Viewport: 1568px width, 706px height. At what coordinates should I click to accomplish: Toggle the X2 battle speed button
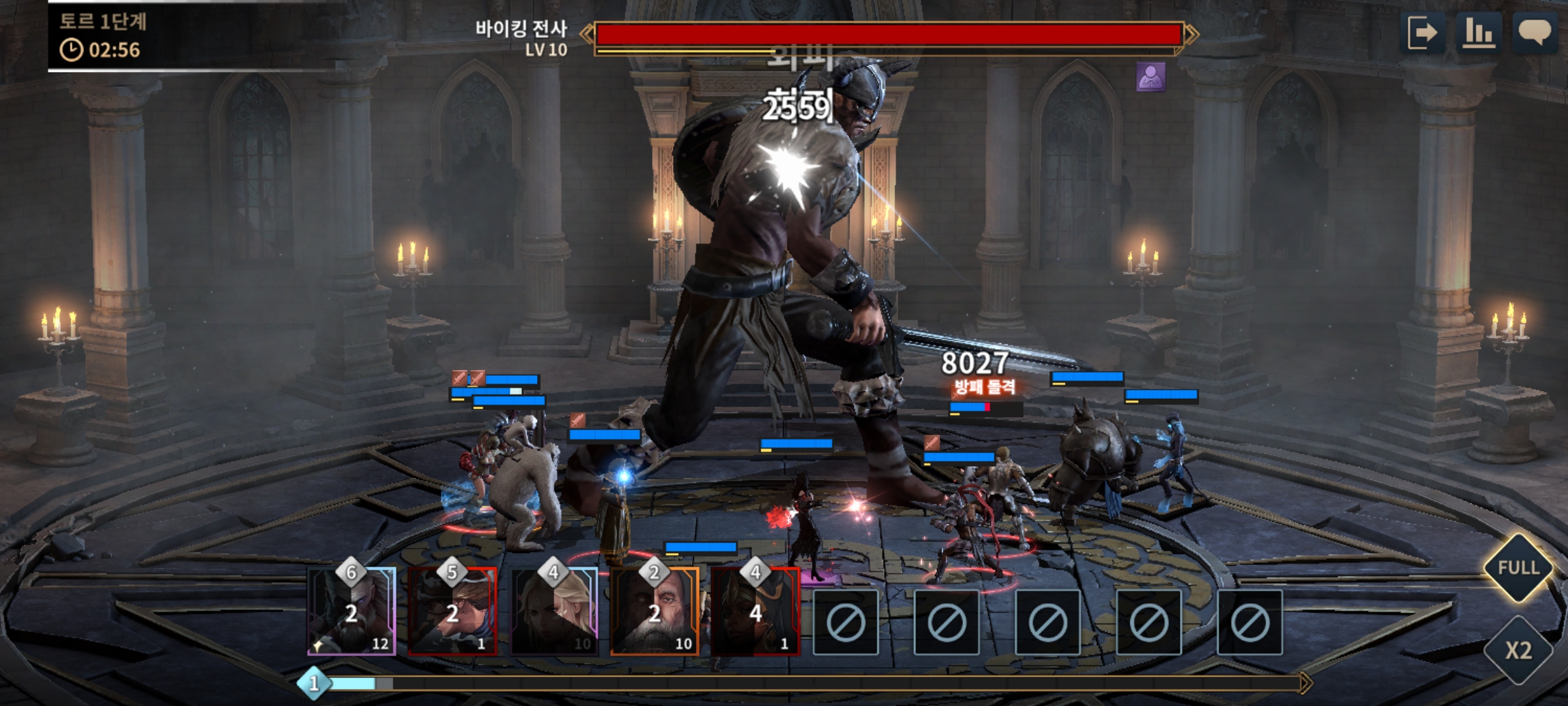pyautogui.click(x=1518, y=650)
